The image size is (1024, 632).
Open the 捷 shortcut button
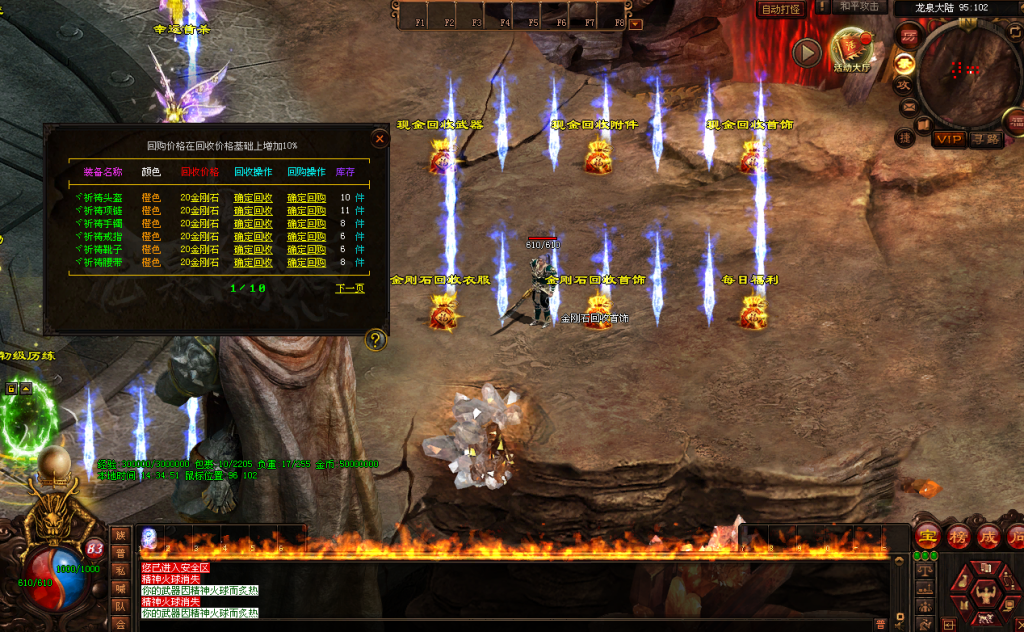pyautogui.click(x=904, y=137)
